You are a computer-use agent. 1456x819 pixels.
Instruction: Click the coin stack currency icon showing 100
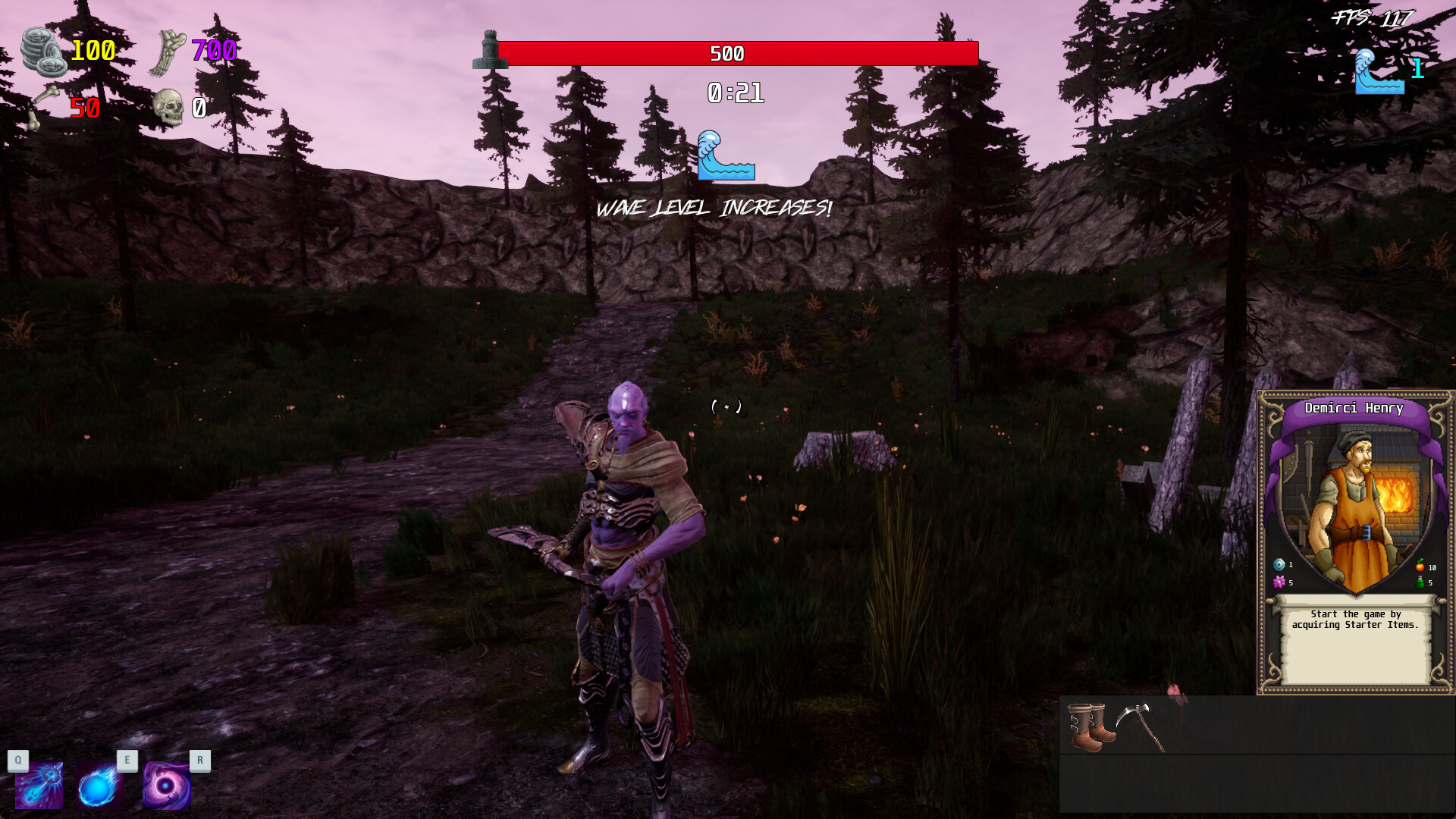[x=44, y=52]
